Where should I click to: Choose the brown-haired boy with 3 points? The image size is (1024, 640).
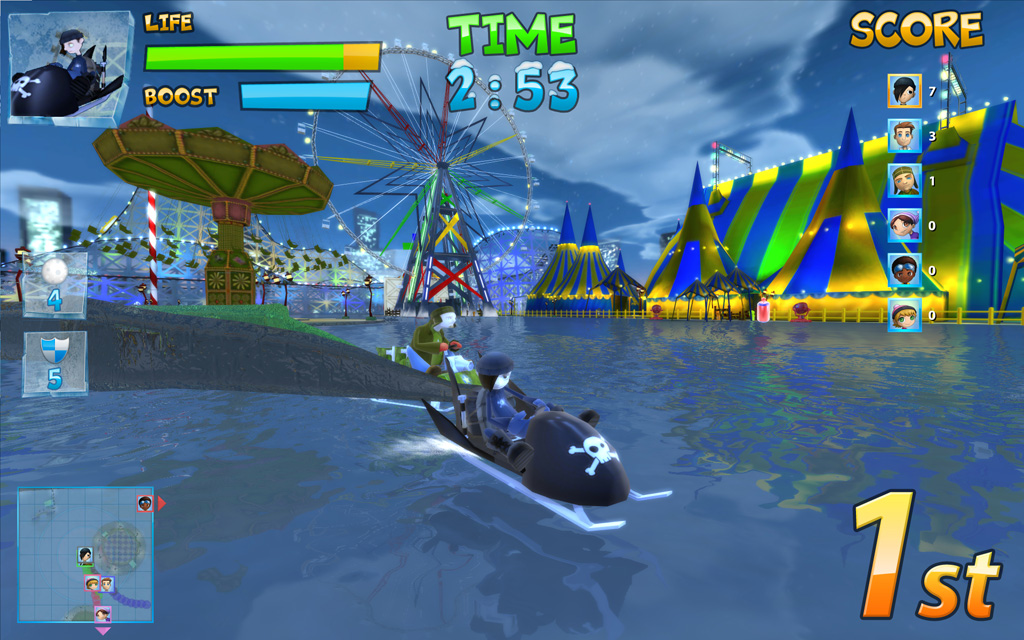[x=904, y=136]
